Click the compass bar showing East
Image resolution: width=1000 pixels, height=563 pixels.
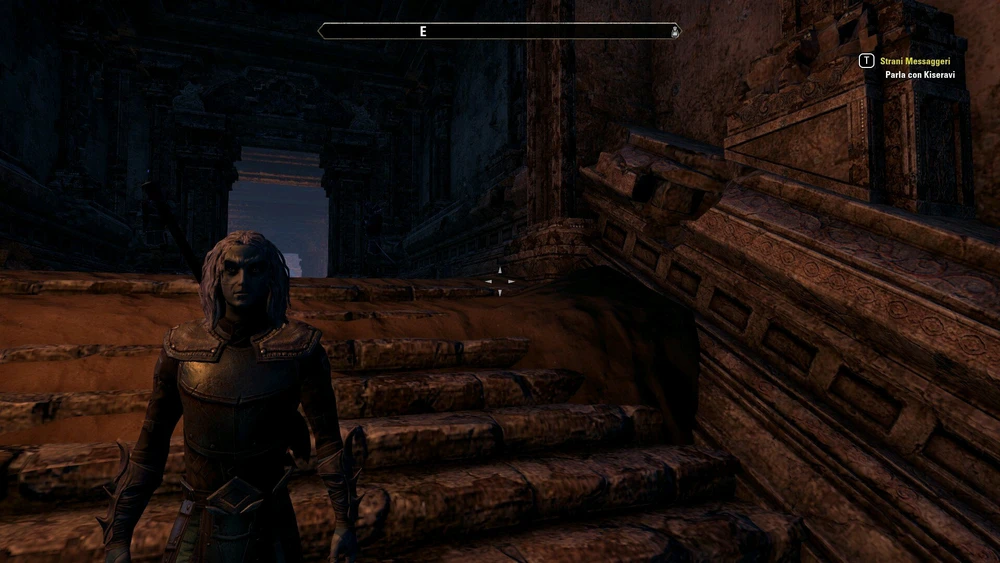pyautogui.click(x=499, y=31)
